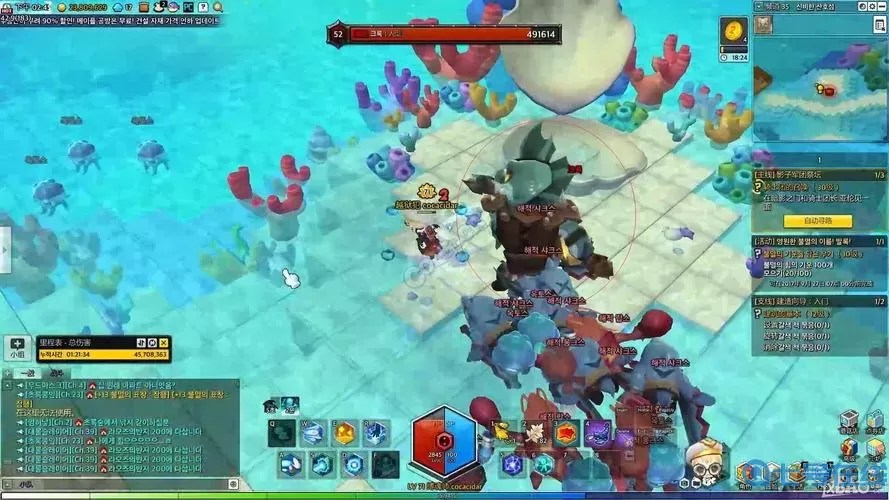Use the purple scorpion item in slot 4
This screenshot has height=500, width=889.
(598, 433)
